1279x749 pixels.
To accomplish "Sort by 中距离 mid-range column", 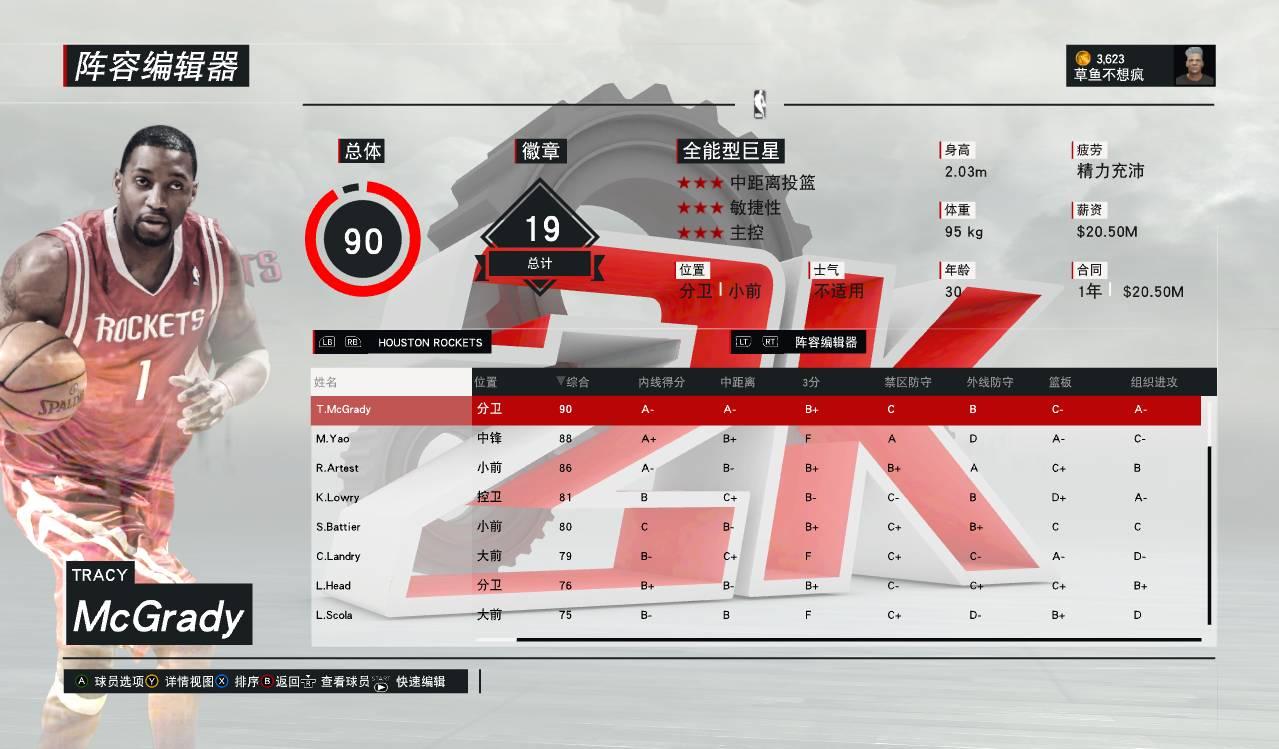I will (737, 382).
